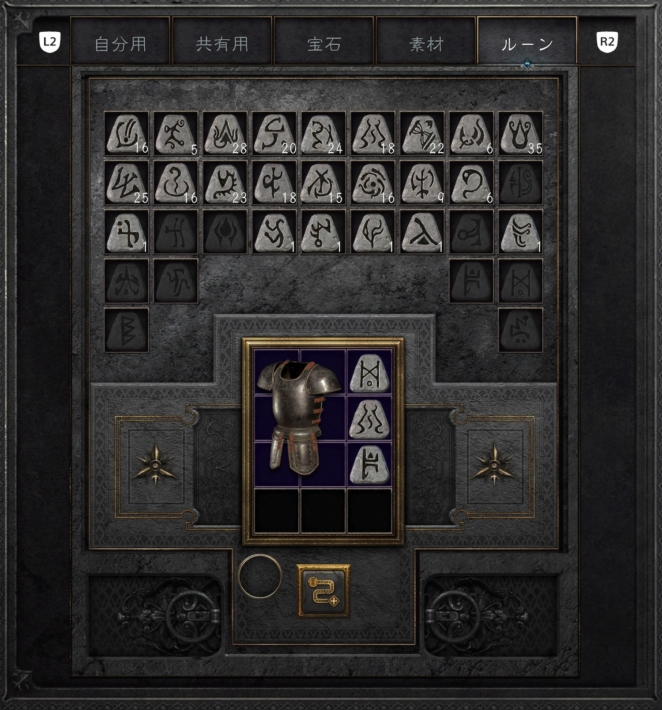This screenshot has height=710, width=662.
Task: Select the 宝石 gems tab
Action: point(324,45)
